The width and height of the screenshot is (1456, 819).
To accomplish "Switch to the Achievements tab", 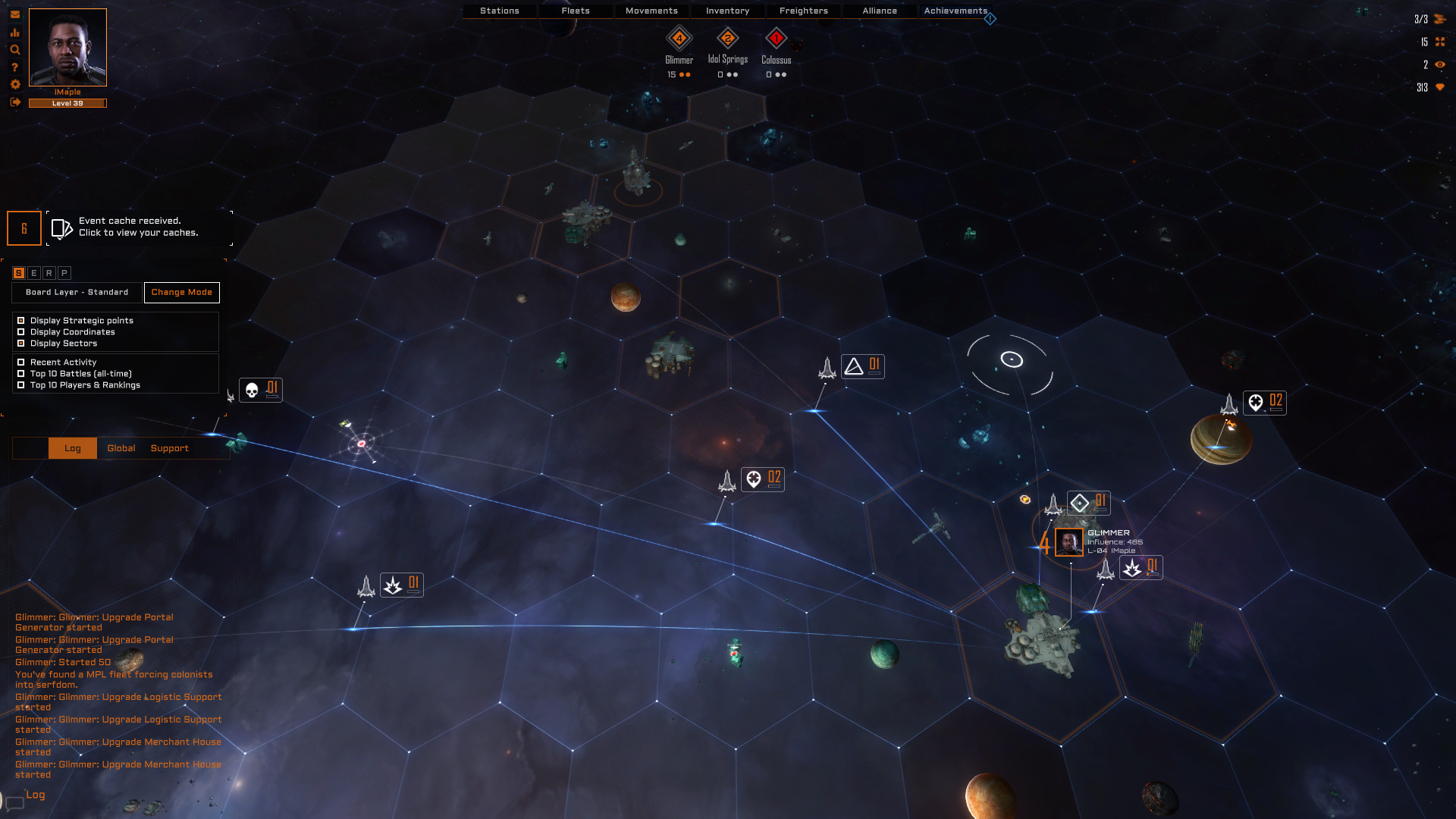I will [x=954, y=11].
